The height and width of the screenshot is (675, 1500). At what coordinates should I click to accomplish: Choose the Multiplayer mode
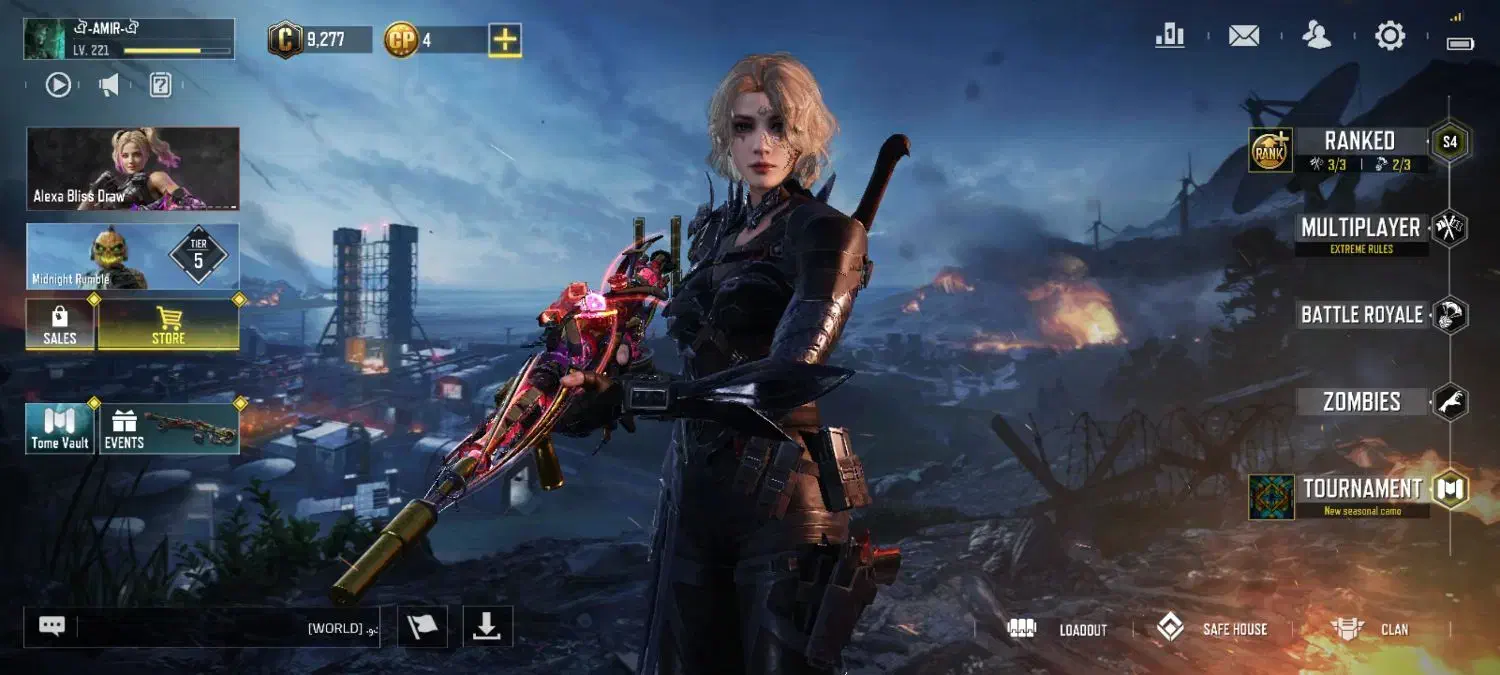[1360, 230]
